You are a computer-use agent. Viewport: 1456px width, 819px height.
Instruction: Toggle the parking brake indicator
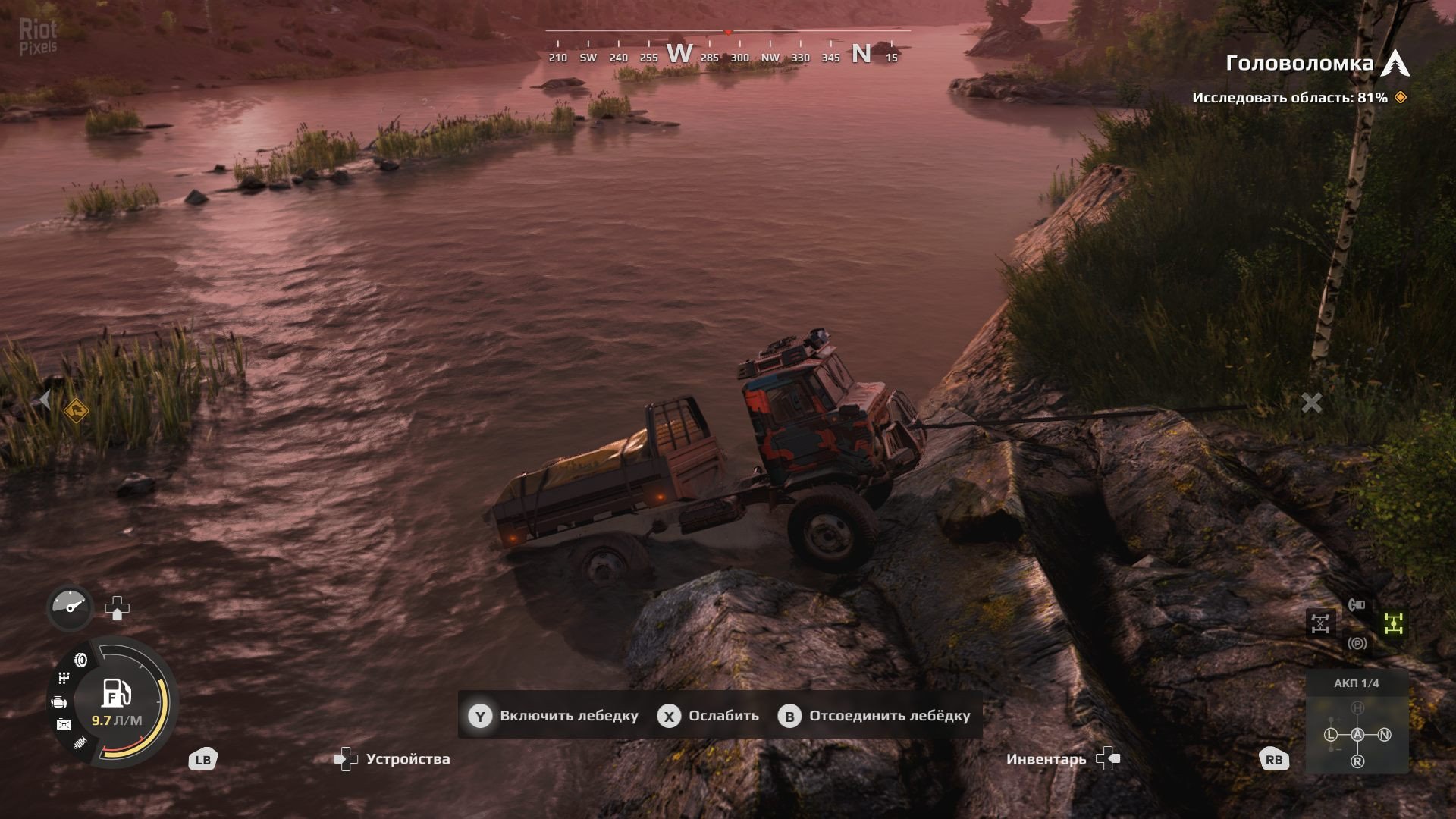click(1357, 644)
